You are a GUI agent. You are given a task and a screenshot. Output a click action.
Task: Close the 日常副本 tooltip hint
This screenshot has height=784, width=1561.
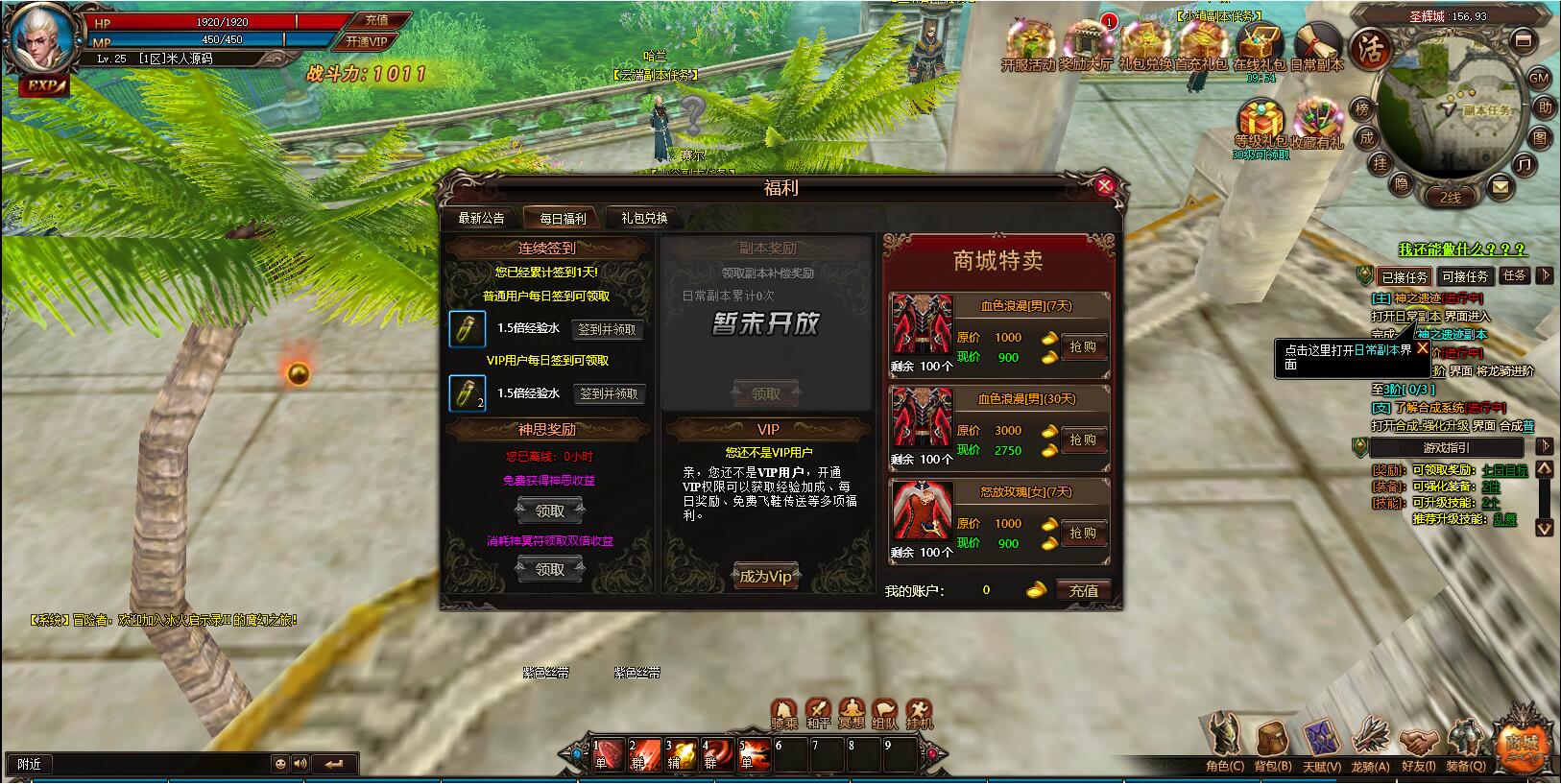pos(1423,348)
